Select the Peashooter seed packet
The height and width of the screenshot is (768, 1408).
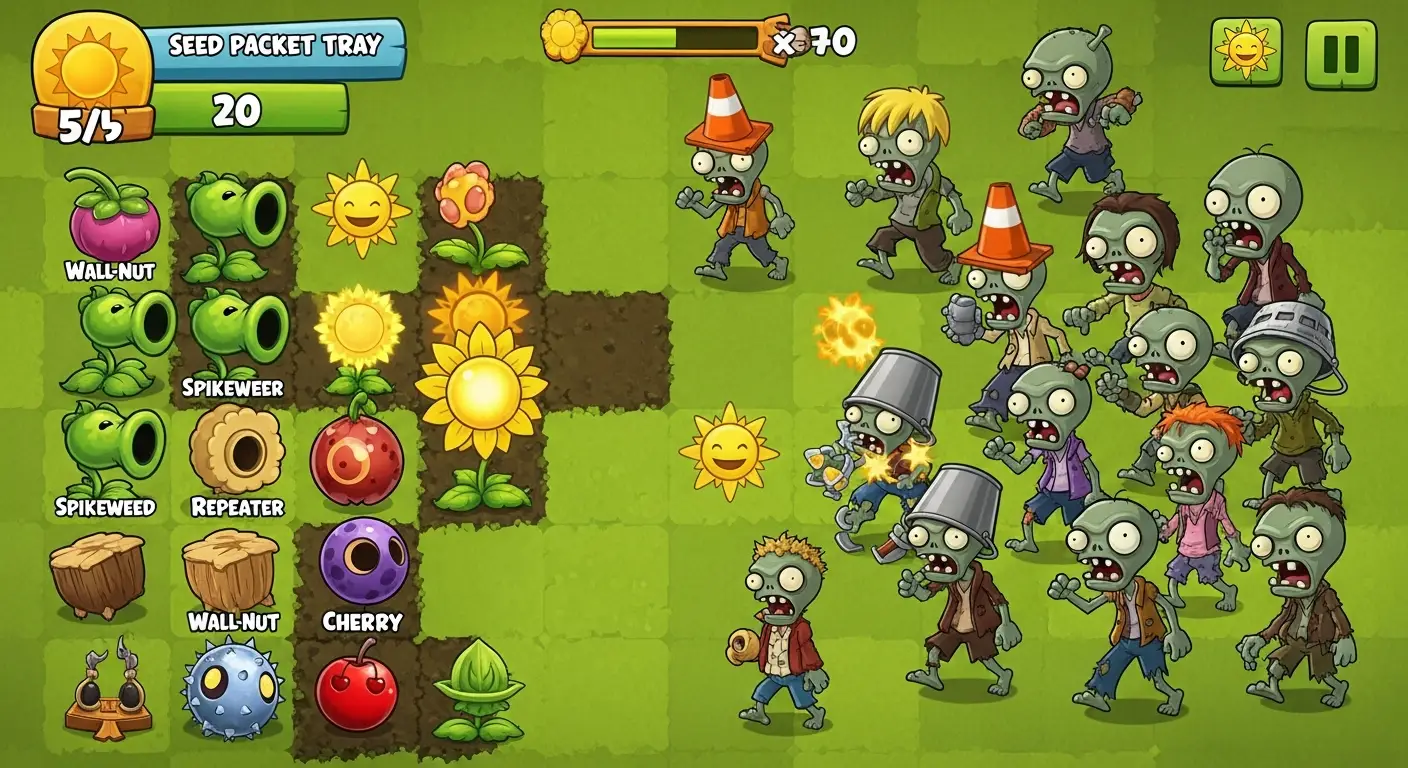click(x=232, y=220)
